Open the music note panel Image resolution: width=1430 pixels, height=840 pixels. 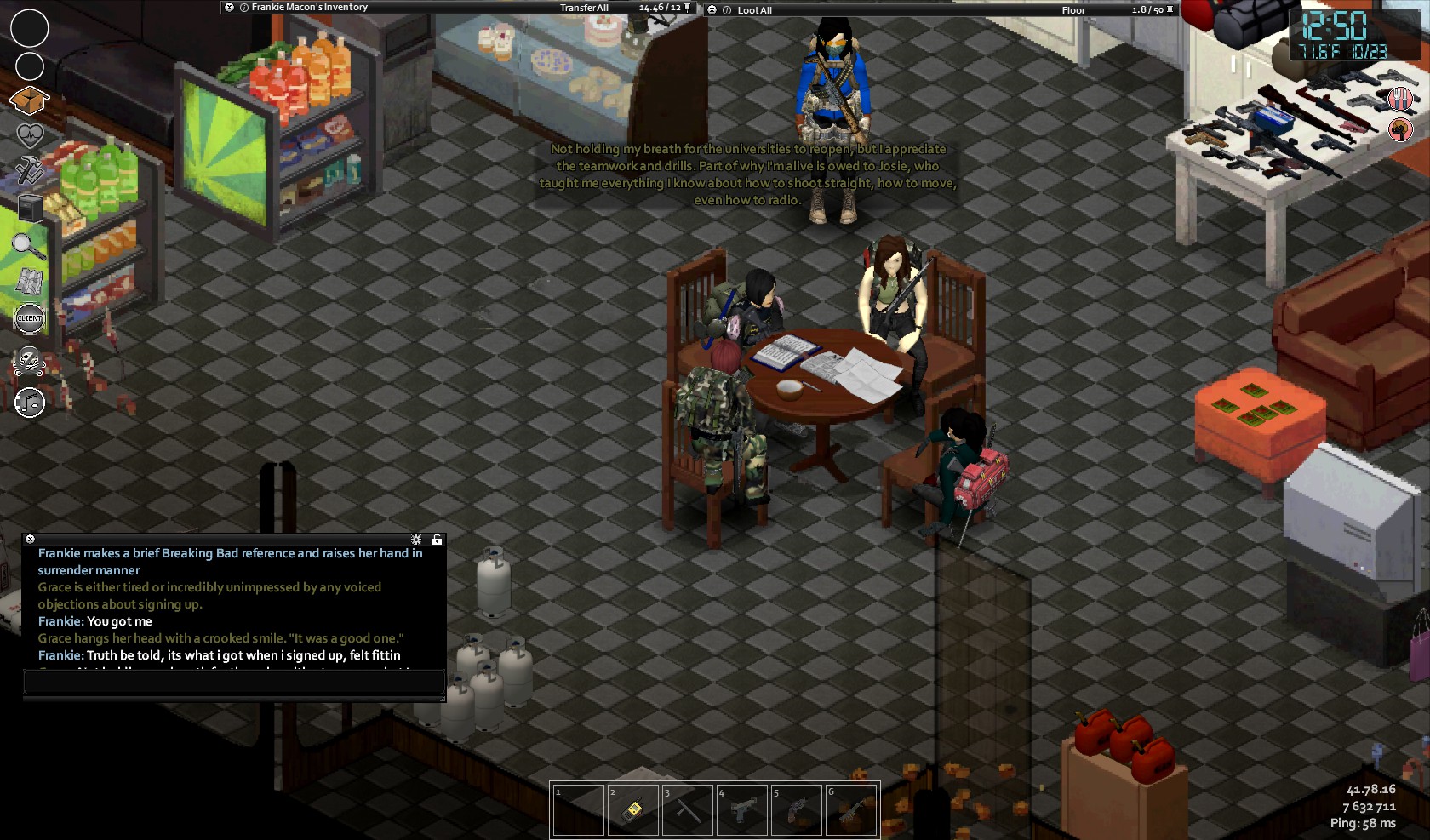[30, 403]
